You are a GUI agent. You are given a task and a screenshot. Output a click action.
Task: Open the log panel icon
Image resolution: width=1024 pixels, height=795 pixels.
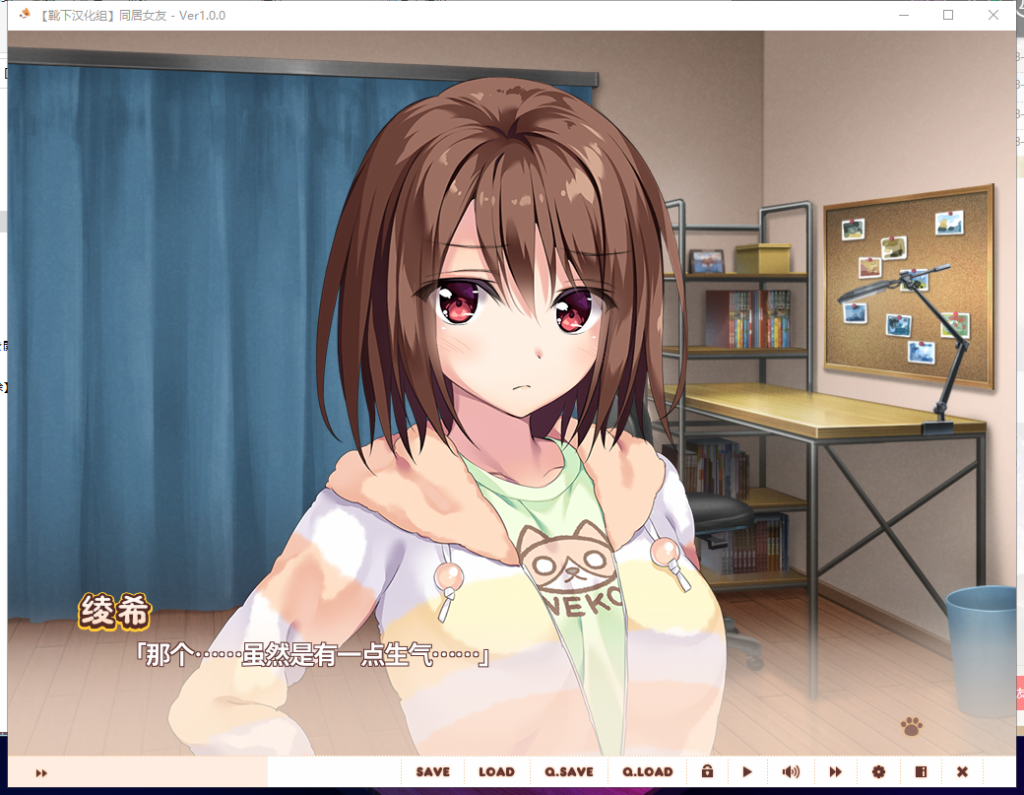pos(921,772)
